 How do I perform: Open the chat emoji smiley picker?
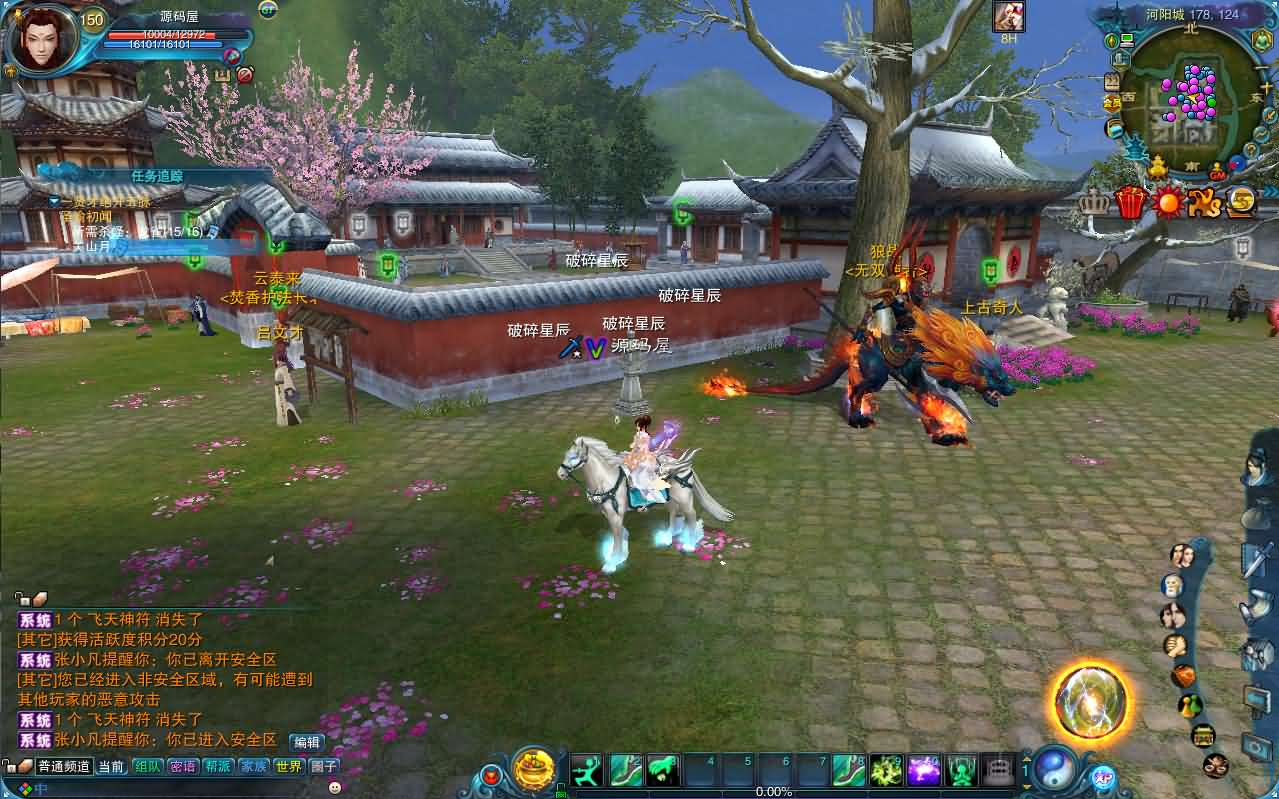[x=335, y=787]
